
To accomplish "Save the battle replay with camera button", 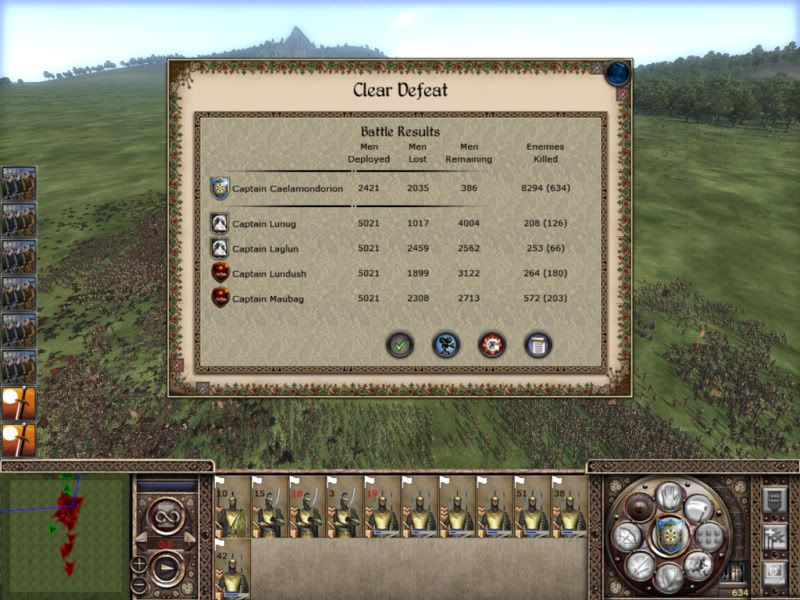I will tap(446, 345).
